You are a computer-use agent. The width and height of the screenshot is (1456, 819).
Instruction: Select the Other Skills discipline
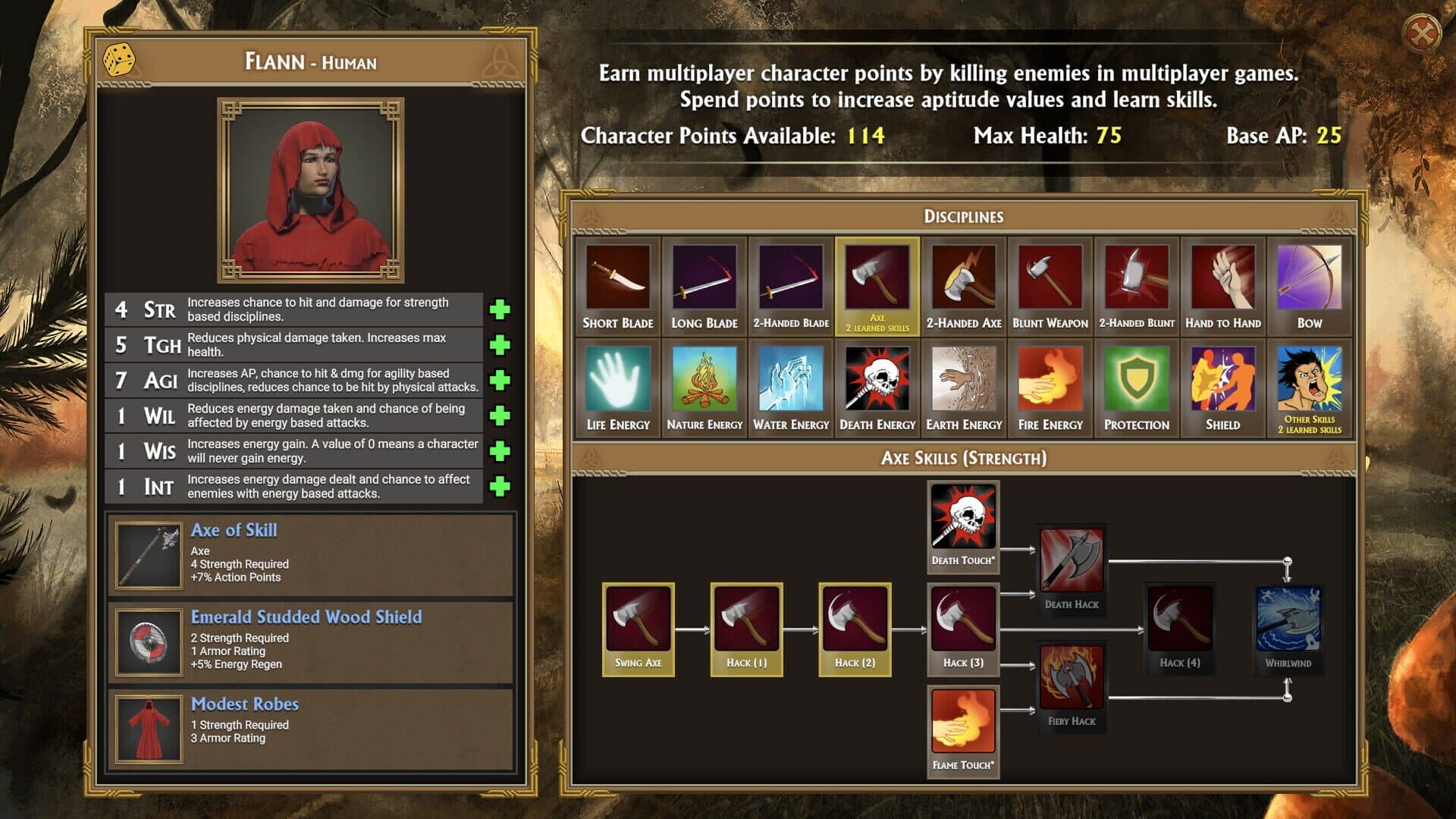(1310, 387)
